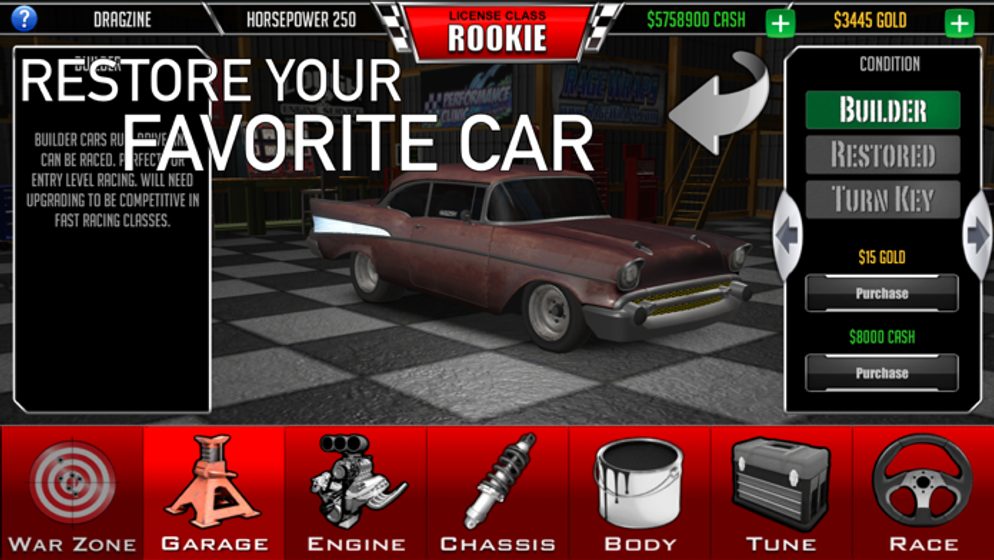Screen dimensions: 994x560
Task: Purchase the car for $8000 cash
Action: click(x=882, y=373)
